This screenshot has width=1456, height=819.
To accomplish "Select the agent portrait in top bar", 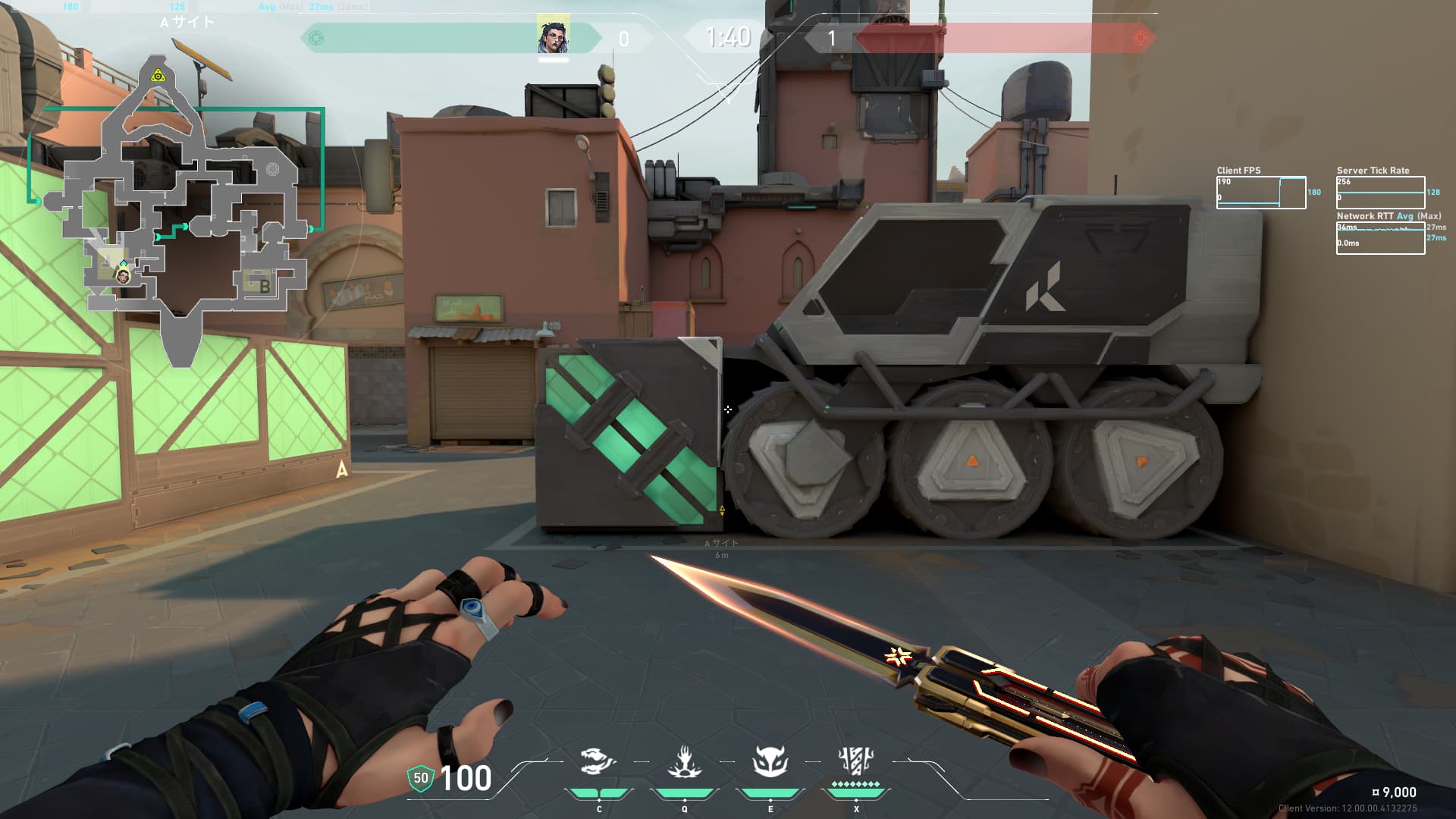I will coord(553,36).
